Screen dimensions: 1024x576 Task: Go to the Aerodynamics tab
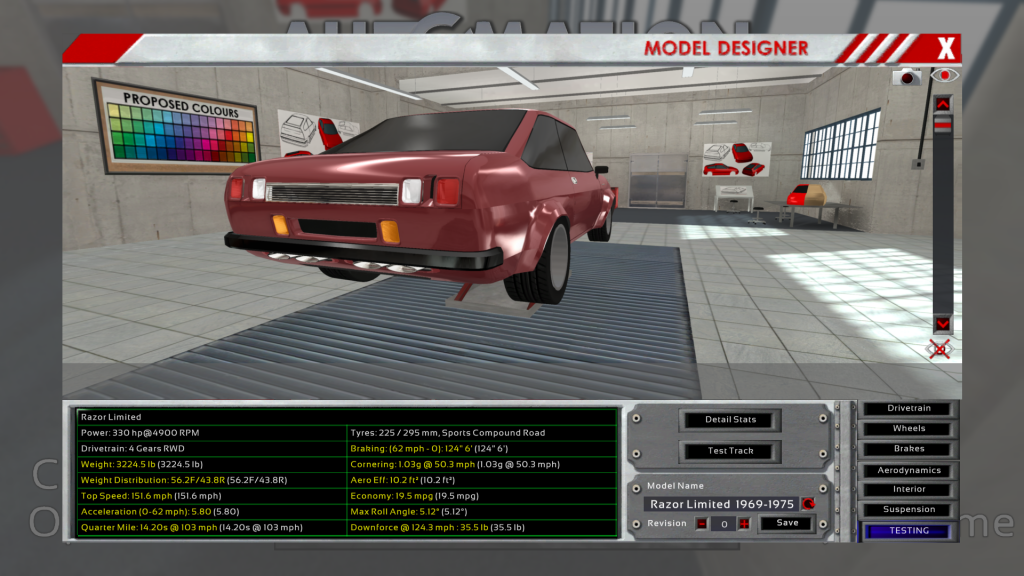(909, 470)
